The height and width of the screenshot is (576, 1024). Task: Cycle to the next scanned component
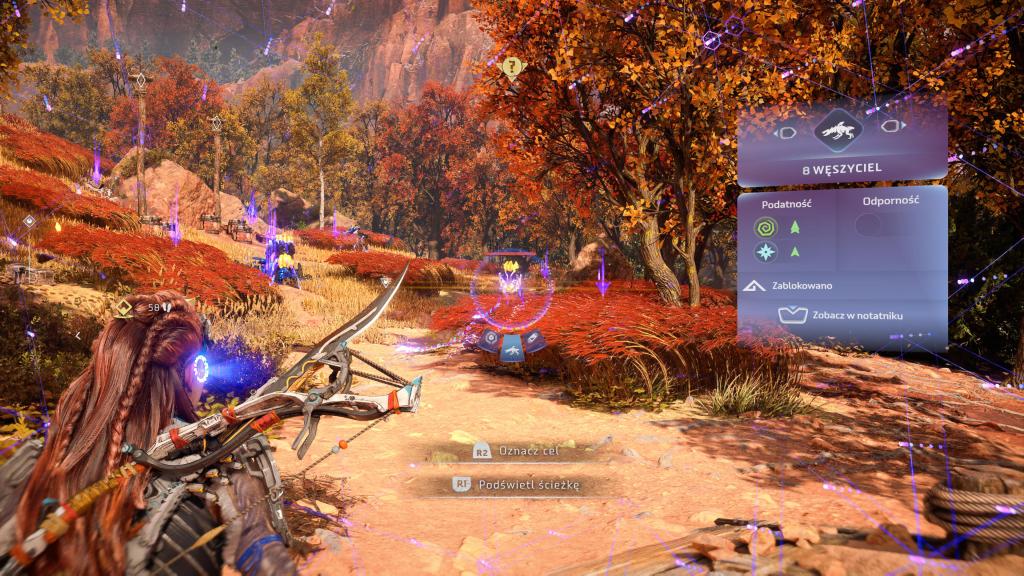[x=893, y=129]
